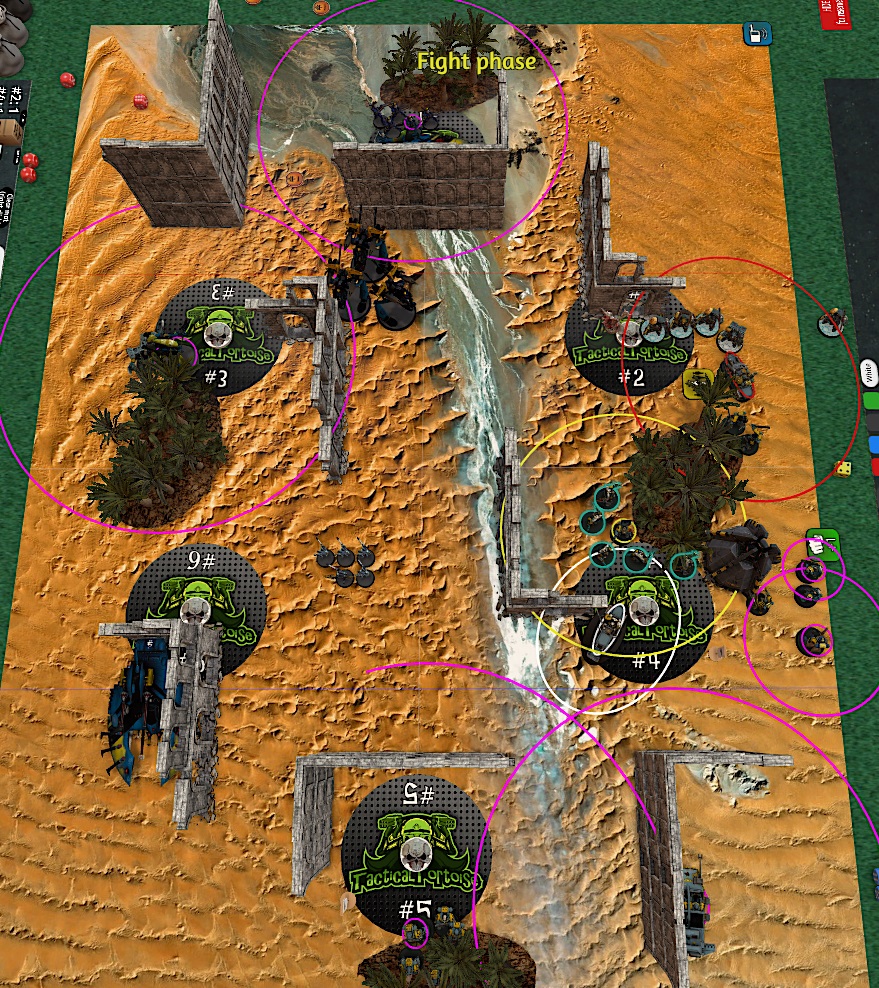This screenshot has height=988, width=879.
Task: Click the blue walkie-talkie icon
Action: click(x=751, y=35)
